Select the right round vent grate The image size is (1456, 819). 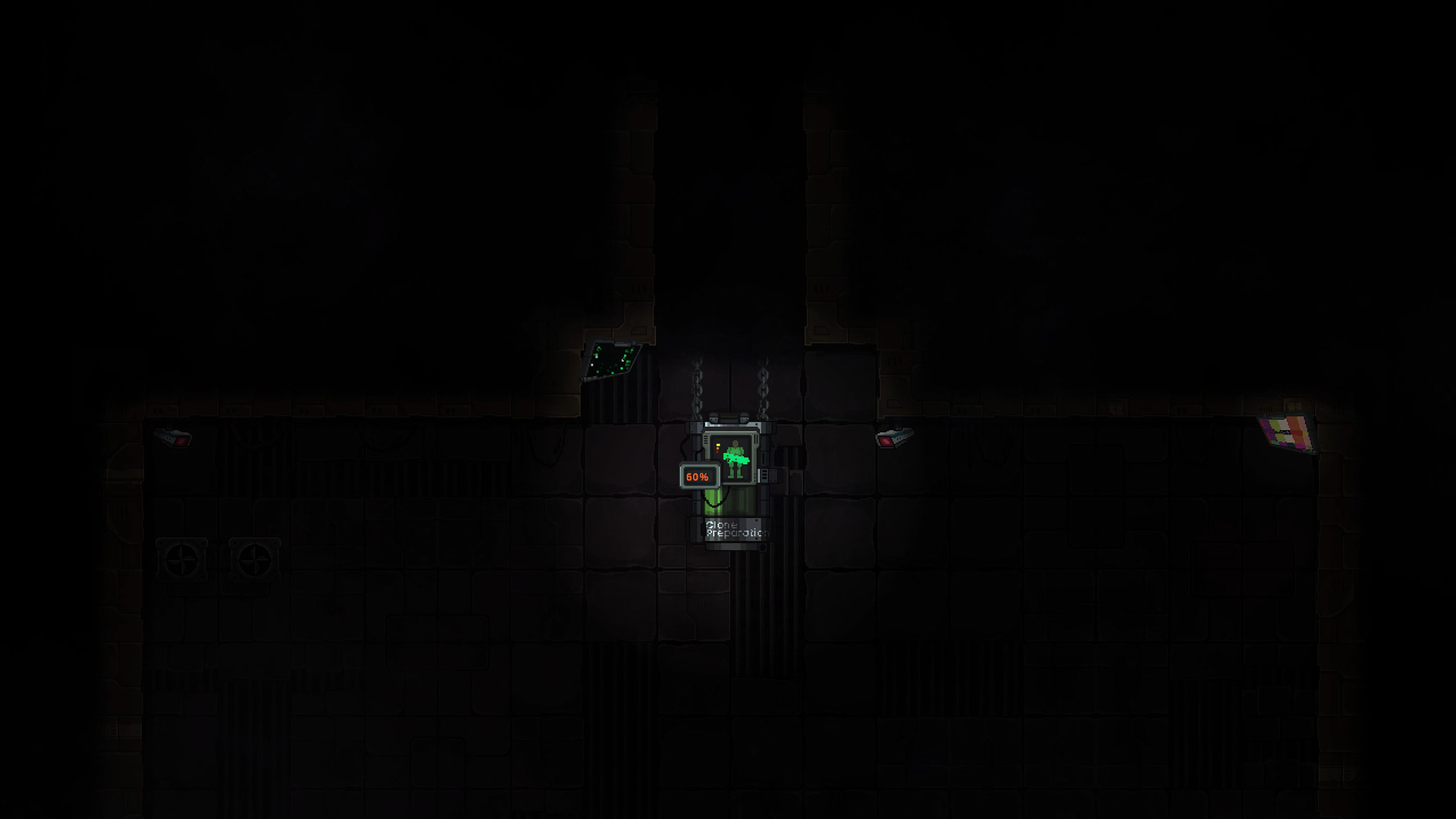tap(256, 558)
